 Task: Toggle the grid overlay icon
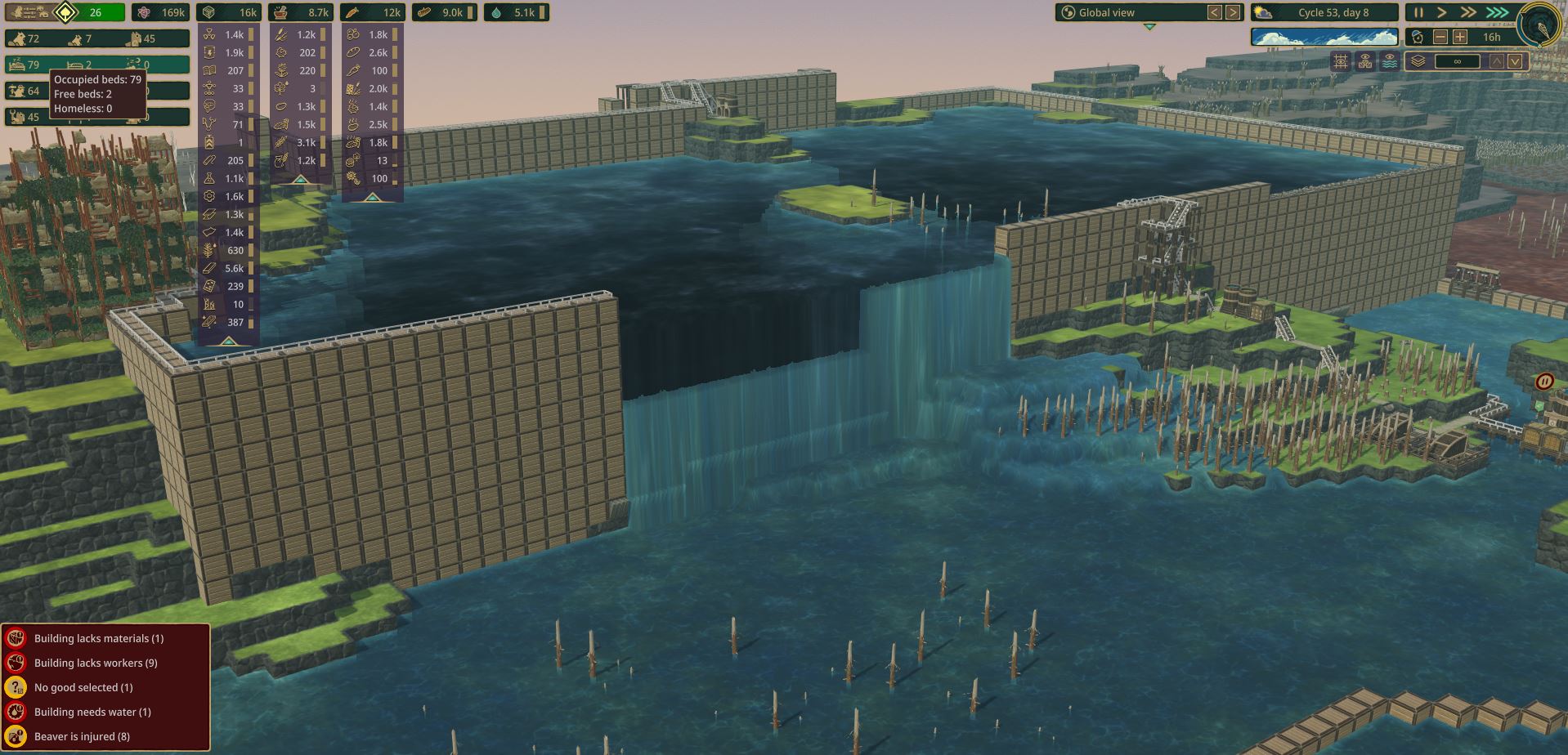click(x=1341, y=61)
